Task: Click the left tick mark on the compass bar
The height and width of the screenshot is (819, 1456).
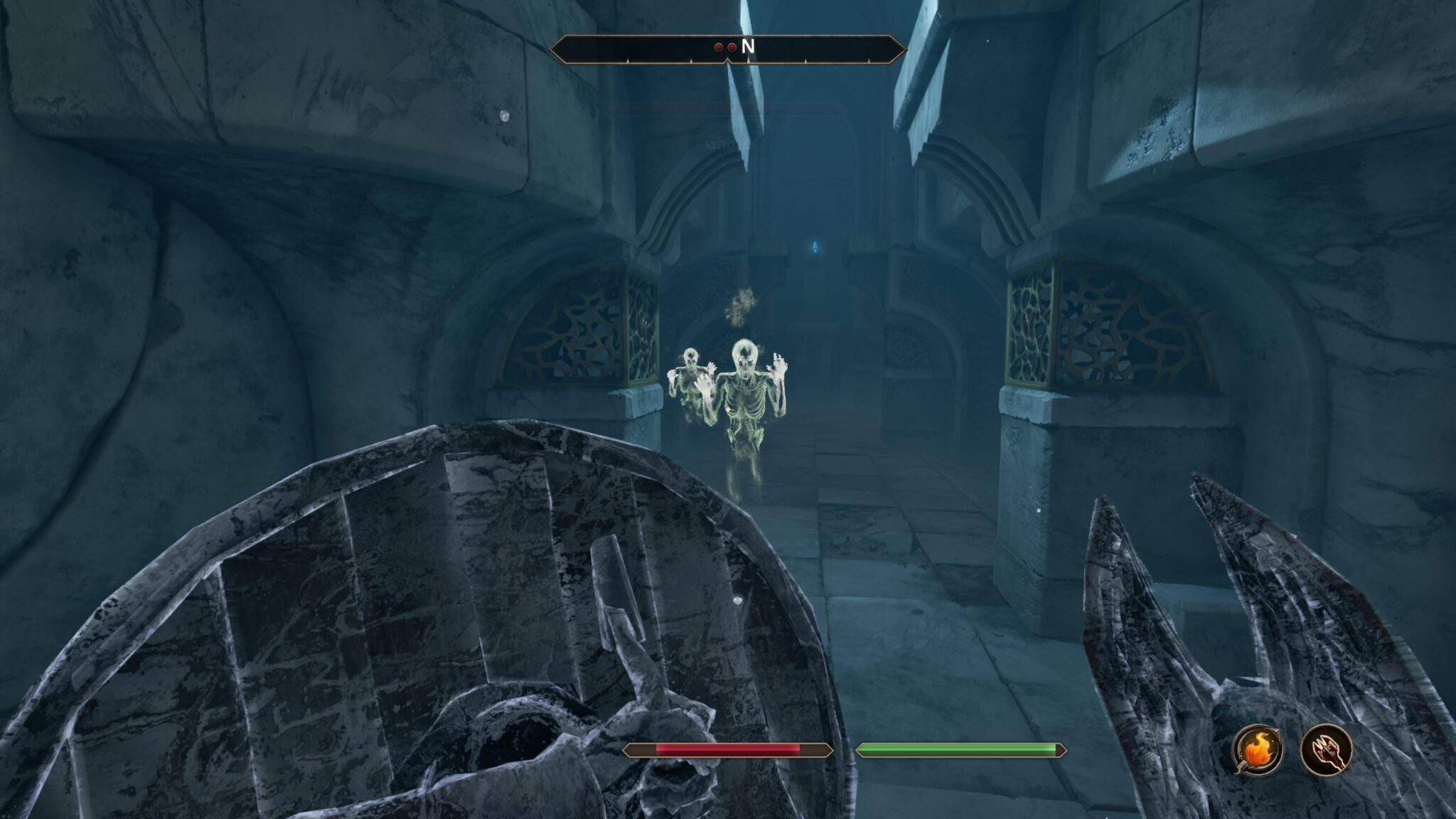Action: coord(628,60)
